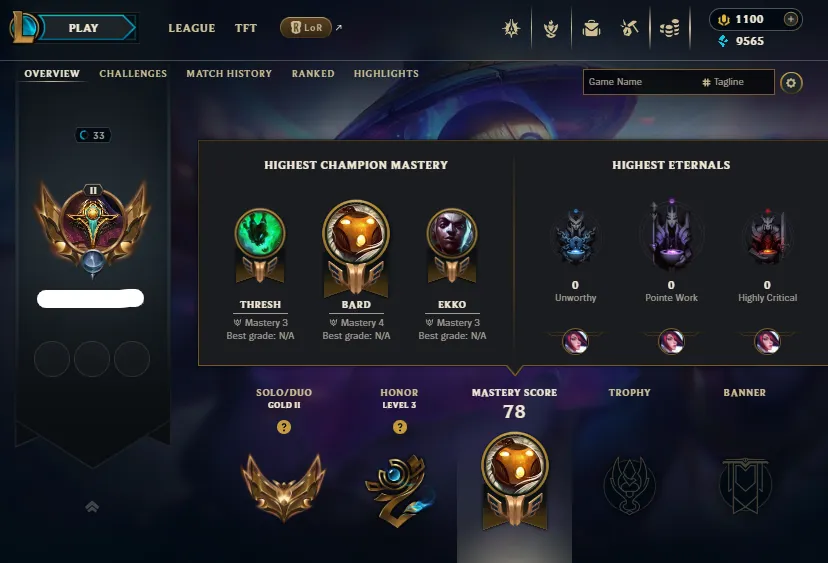Show the Highlights tab
Image resolution: width=828 pixels, height=563 pixels.
tap(386, 74)
